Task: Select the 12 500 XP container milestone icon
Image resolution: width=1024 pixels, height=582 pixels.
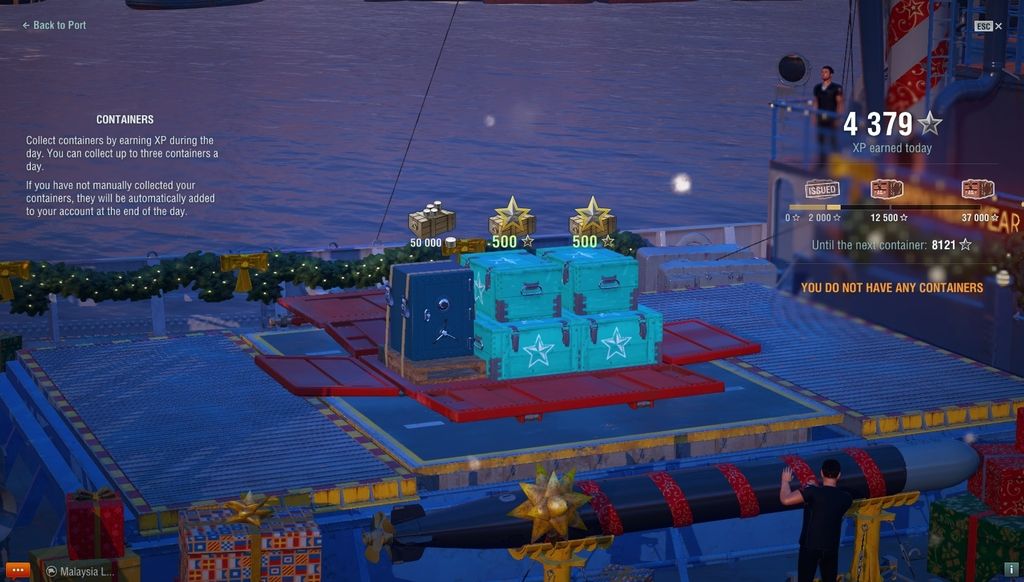Action: [886, 190]
